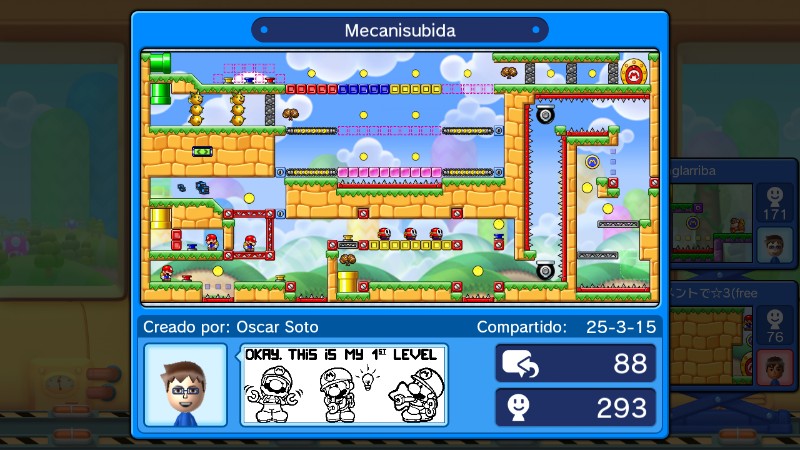Screen dimensions: 800x450
Task: Open the "This is my 1st level" comment drawing
Action: [342, 385]
